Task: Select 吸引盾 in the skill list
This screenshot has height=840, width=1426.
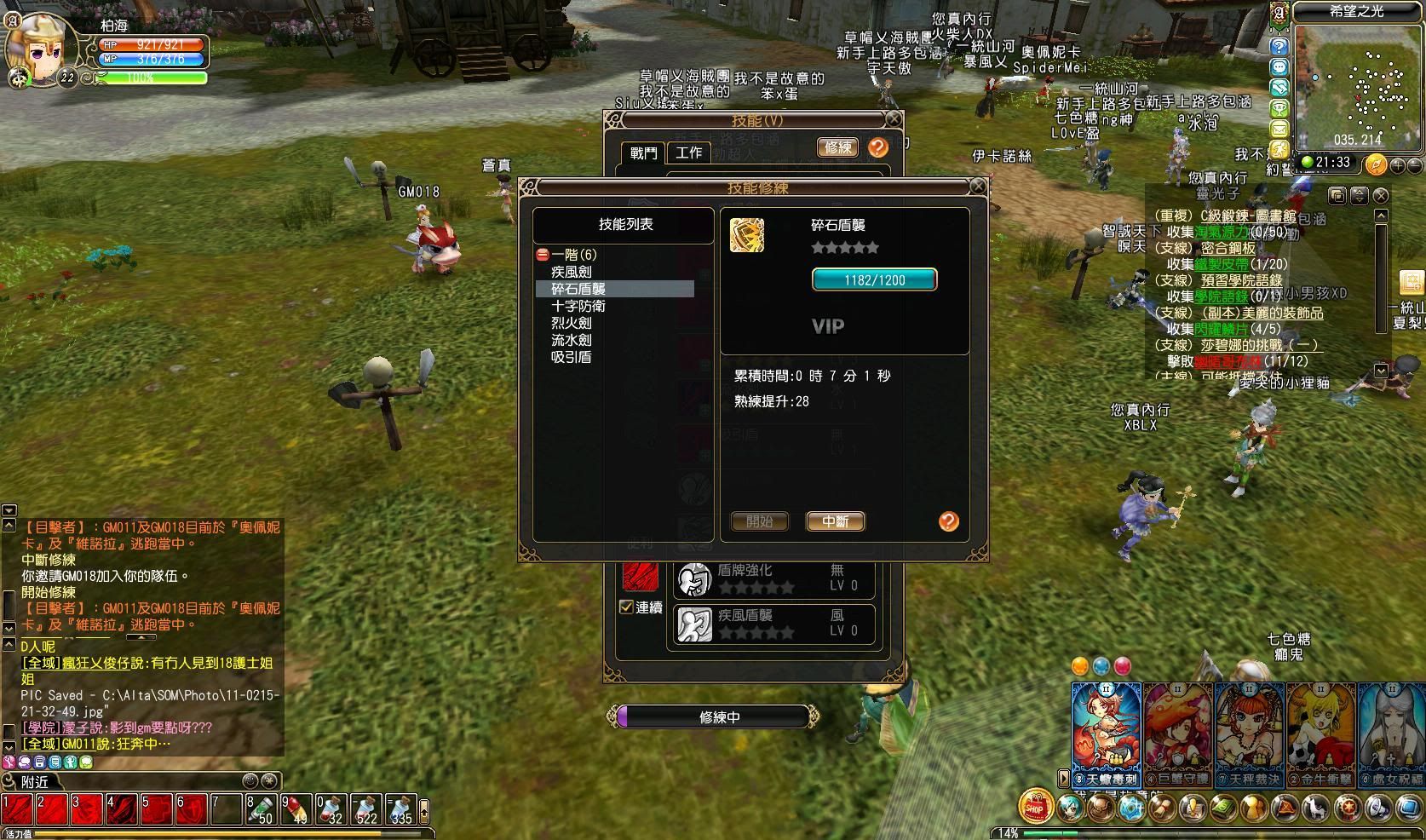Action: [571, 357]
